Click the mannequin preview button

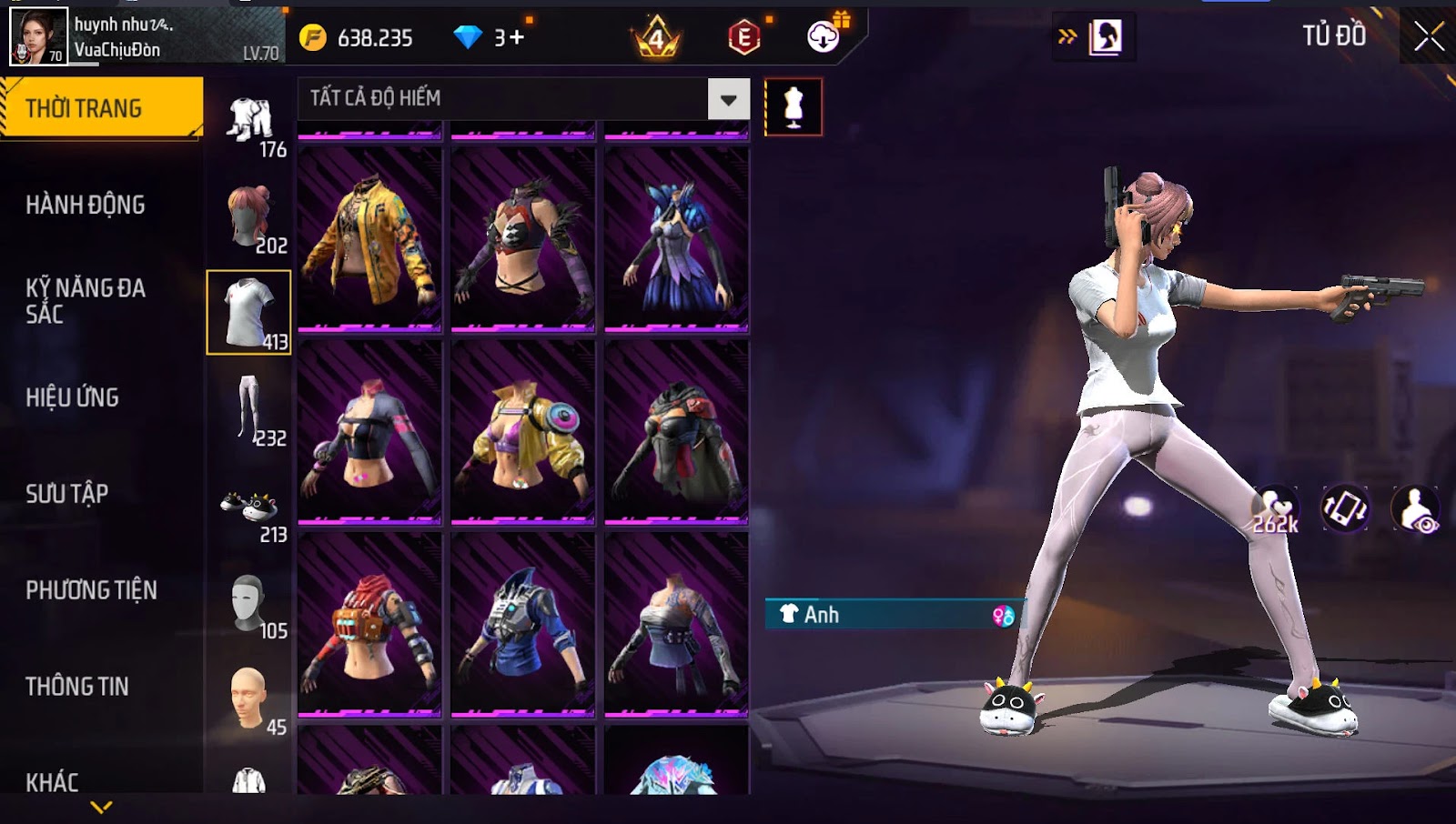click(794, 106)
